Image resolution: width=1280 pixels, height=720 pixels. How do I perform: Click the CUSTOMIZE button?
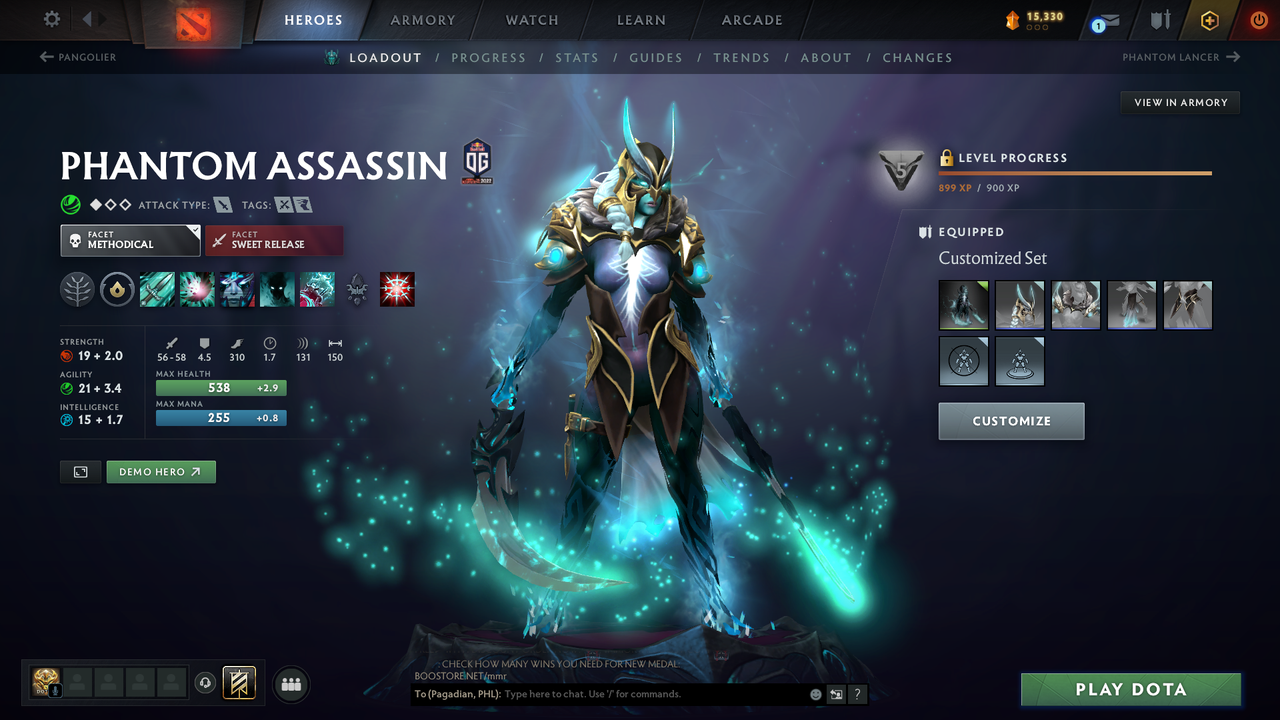coord(1011,421)
